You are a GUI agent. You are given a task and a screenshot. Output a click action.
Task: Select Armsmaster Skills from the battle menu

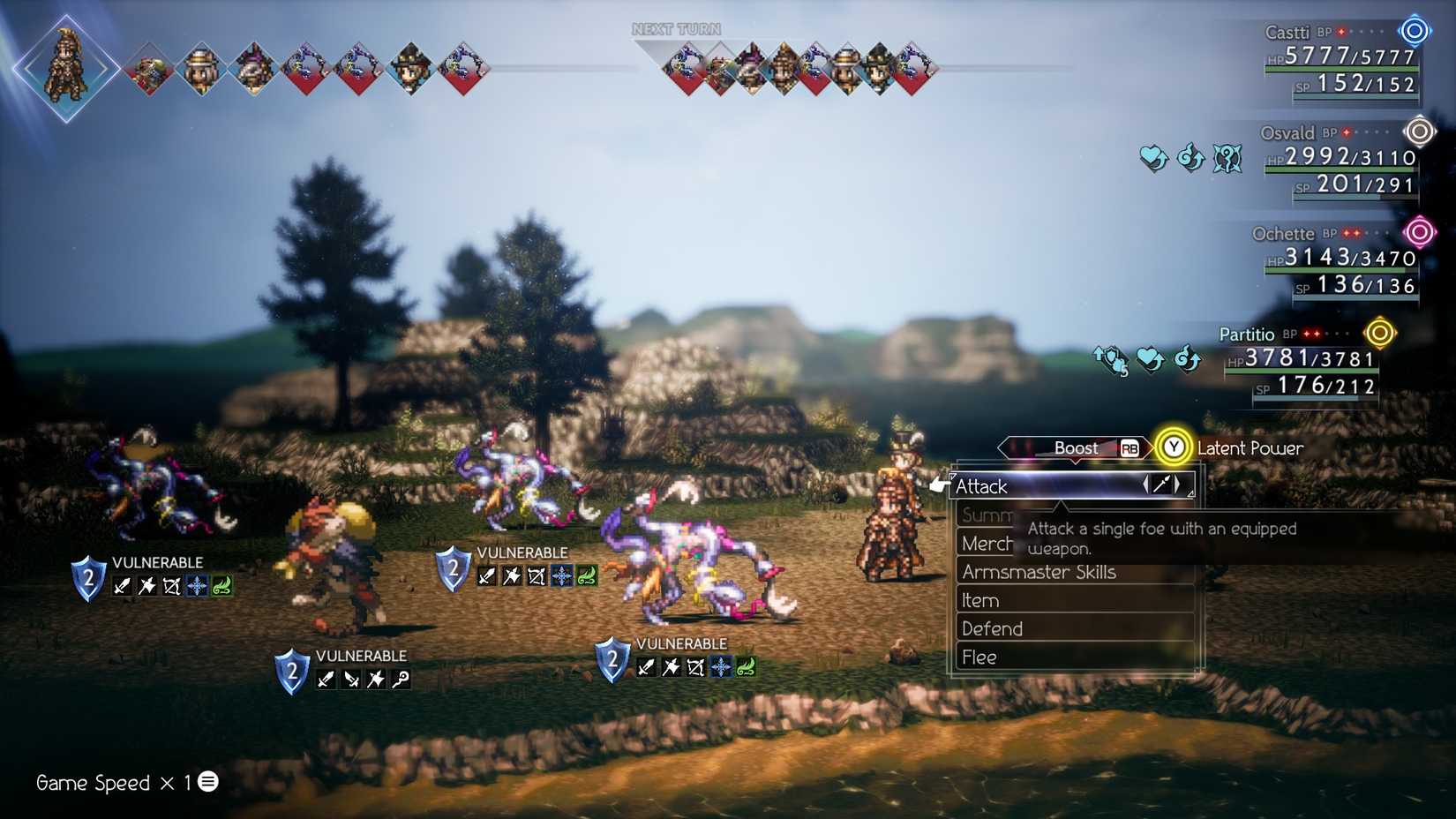coord(1039,572)
